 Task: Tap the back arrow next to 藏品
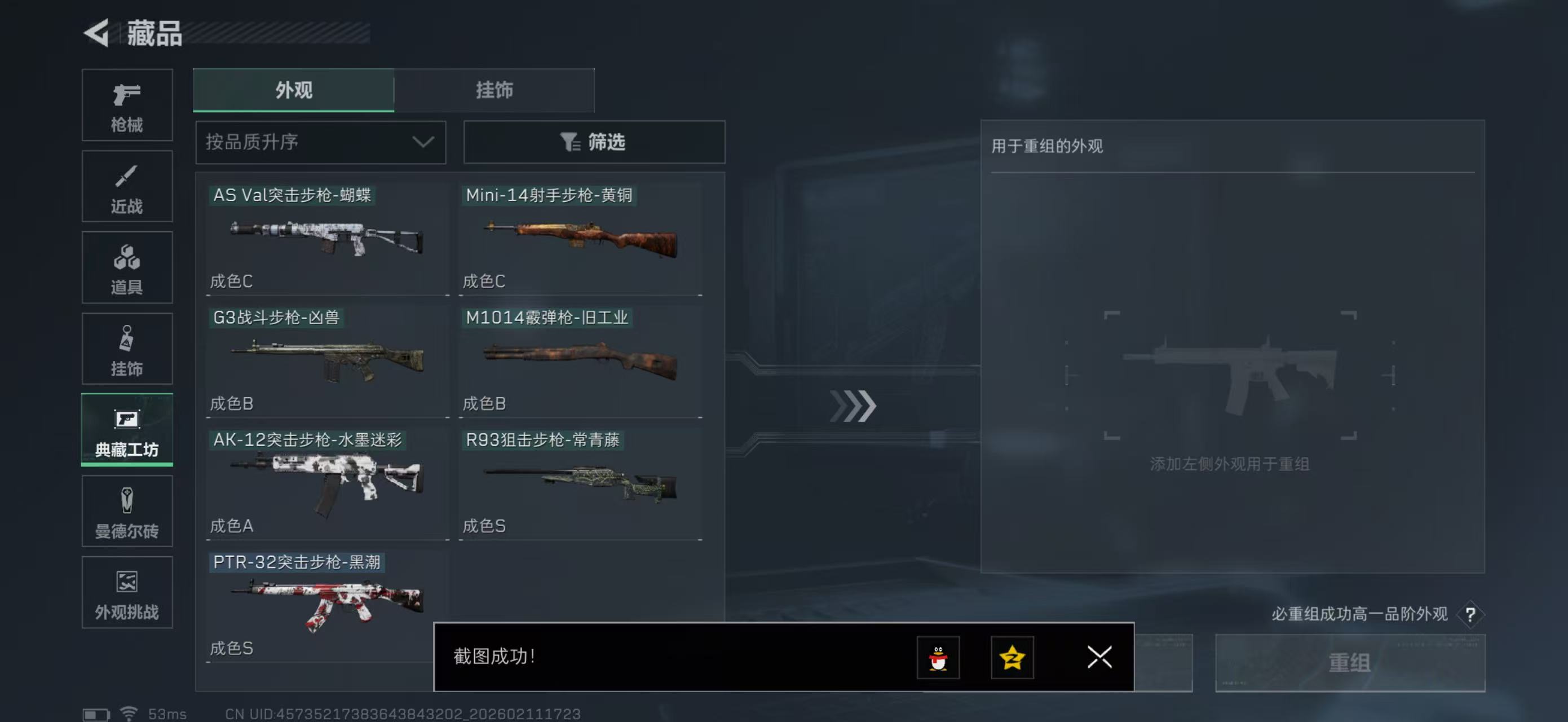click(98, 34)
